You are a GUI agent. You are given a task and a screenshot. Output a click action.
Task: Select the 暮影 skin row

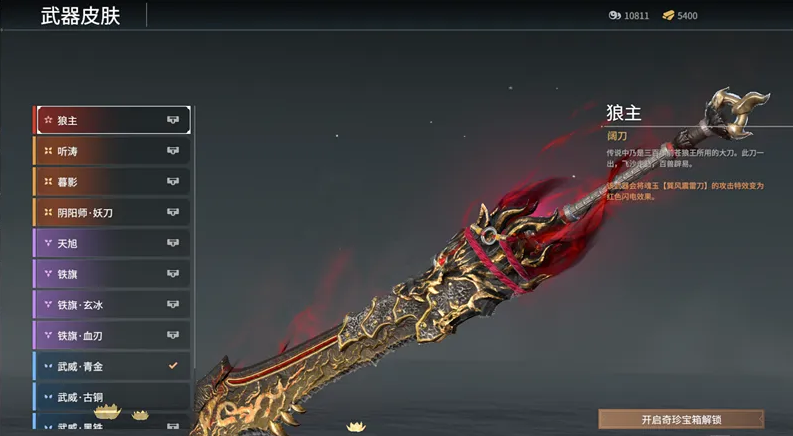click(x=112, y=182)
